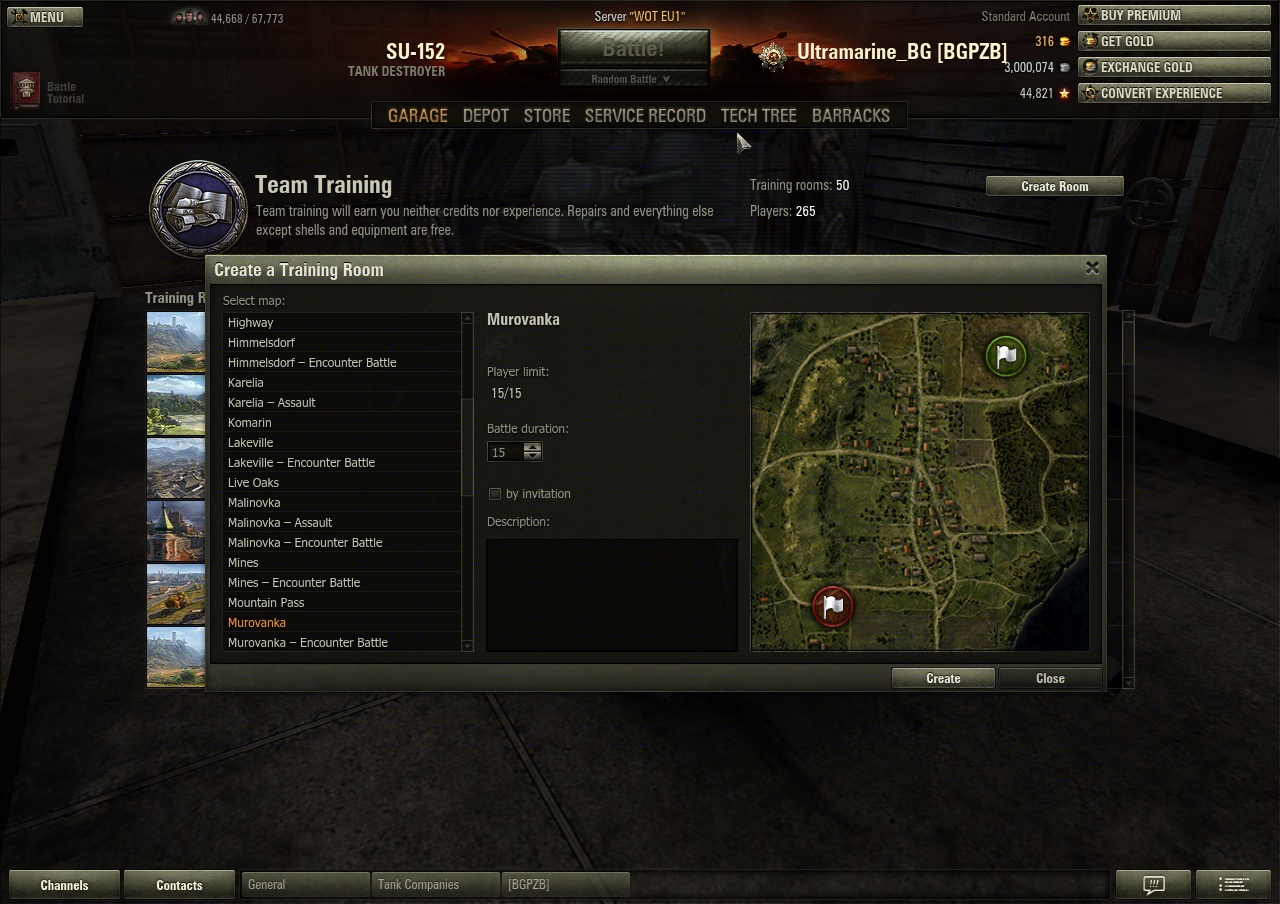
Task: Select the Live Oaks map
Action: pos(253,483)
